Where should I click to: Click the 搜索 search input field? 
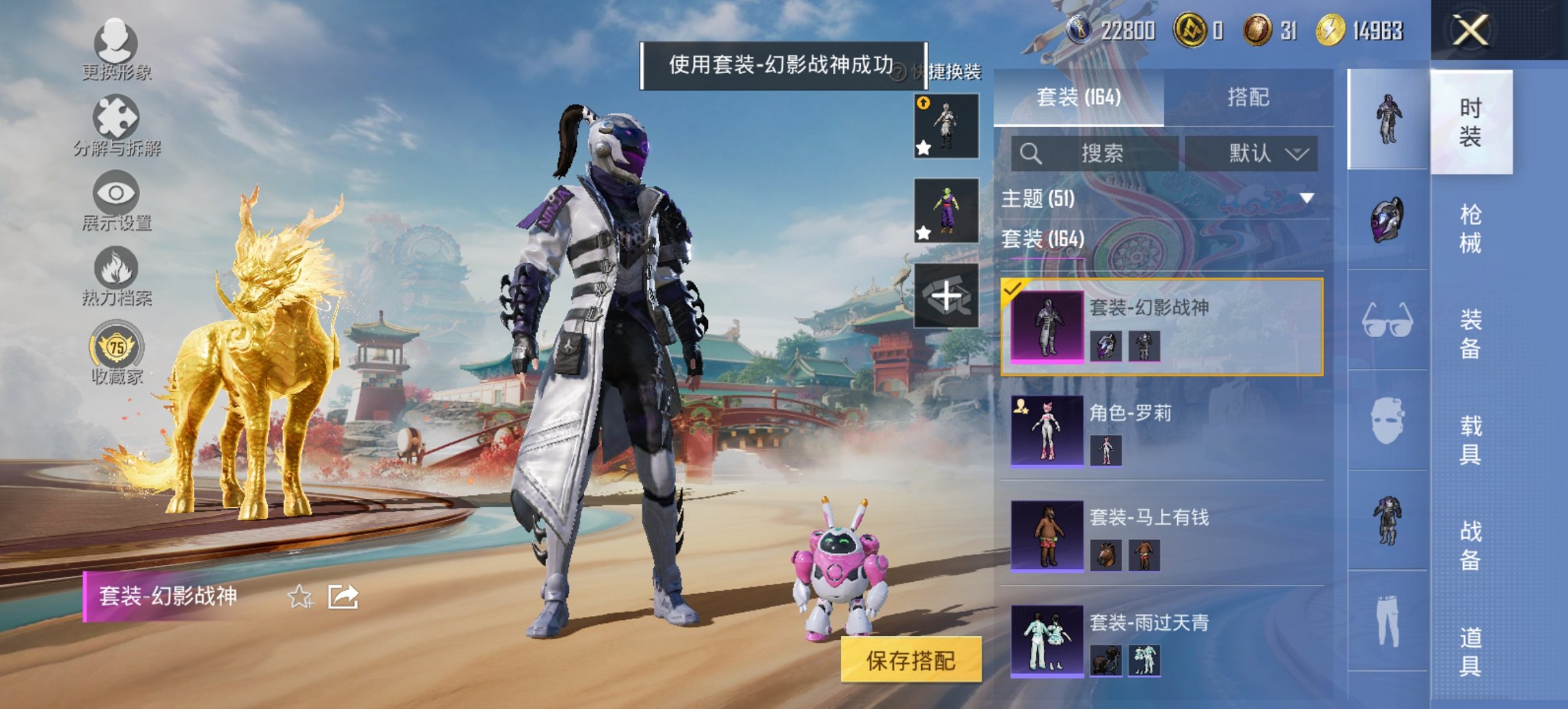click(1093, 153)
